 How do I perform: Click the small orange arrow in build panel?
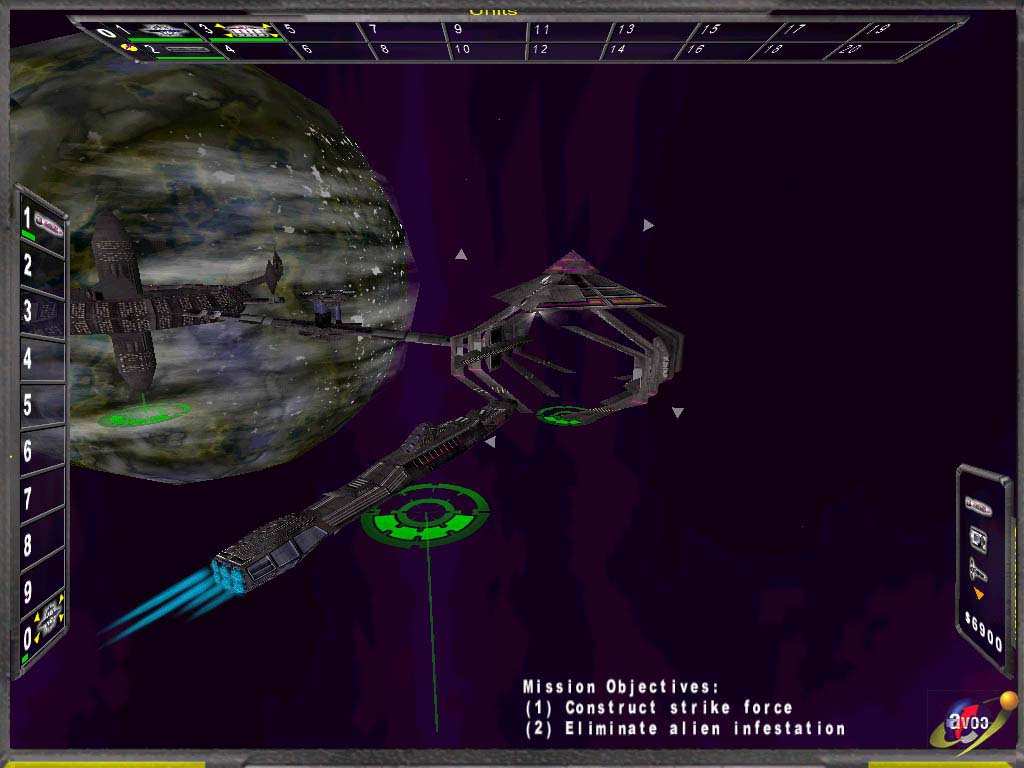(x=978, y=594)
